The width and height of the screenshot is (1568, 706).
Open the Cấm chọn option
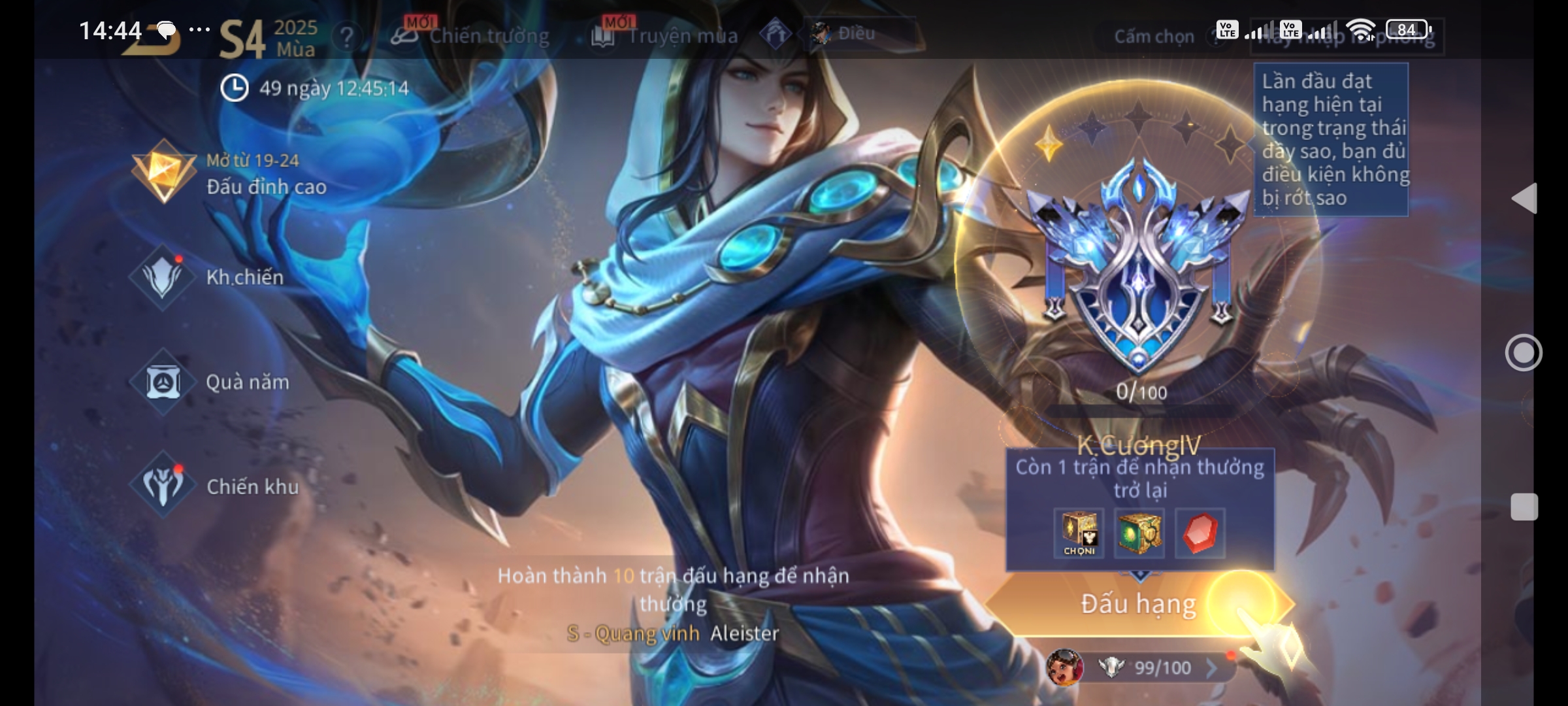click(1154, 37)
